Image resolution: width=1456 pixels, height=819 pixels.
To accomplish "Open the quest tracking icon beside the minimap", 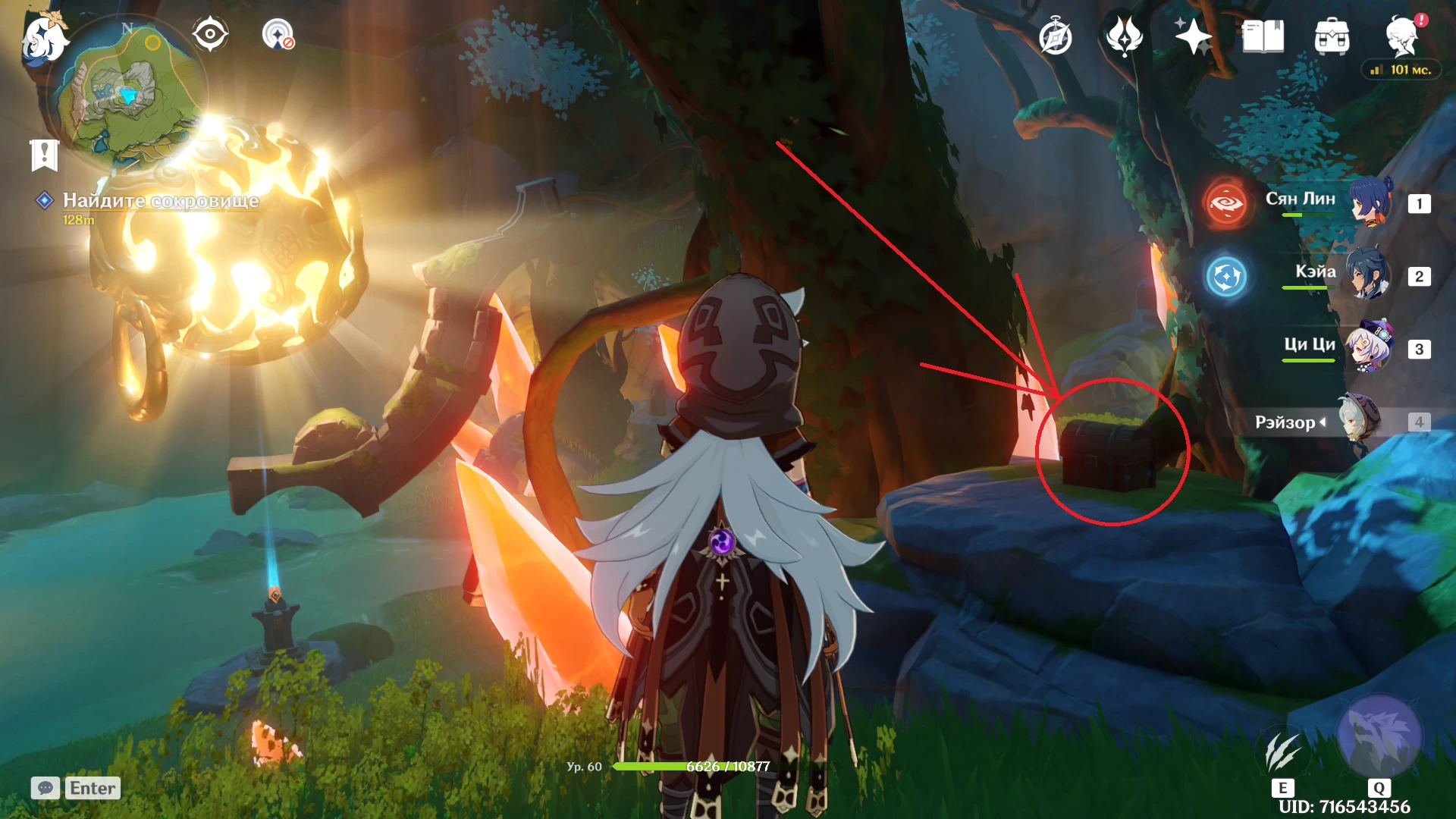I will pyautogui.click(x=278, y=35).
